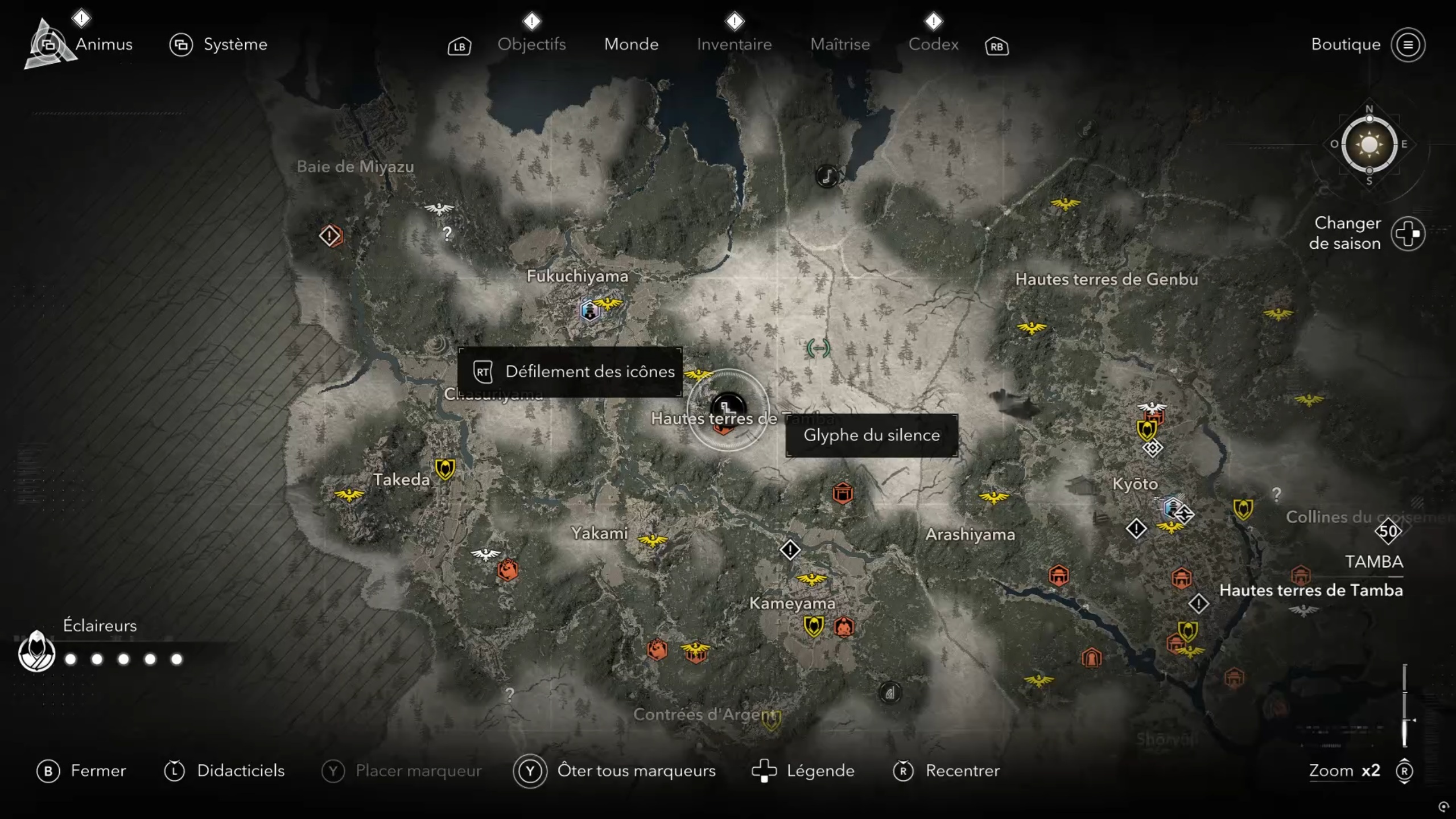Select the Monde tab

coord(631,44)
